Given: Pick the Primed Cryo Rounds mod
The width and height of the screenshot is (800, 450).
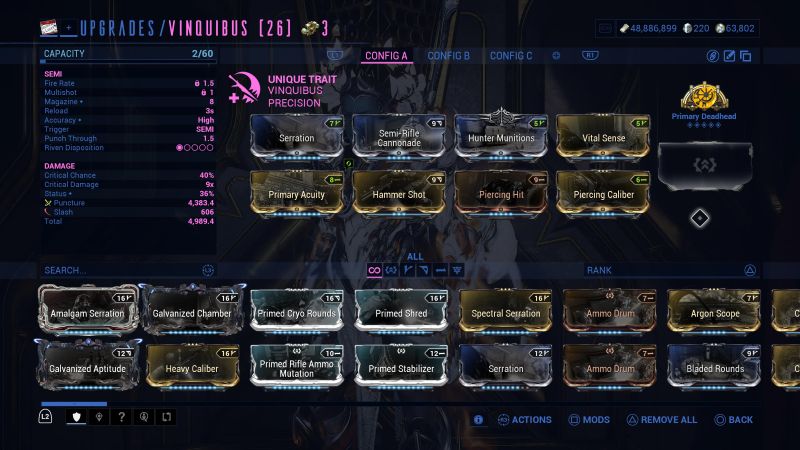Looking at the screenshot, I should (x=297, y=311).
